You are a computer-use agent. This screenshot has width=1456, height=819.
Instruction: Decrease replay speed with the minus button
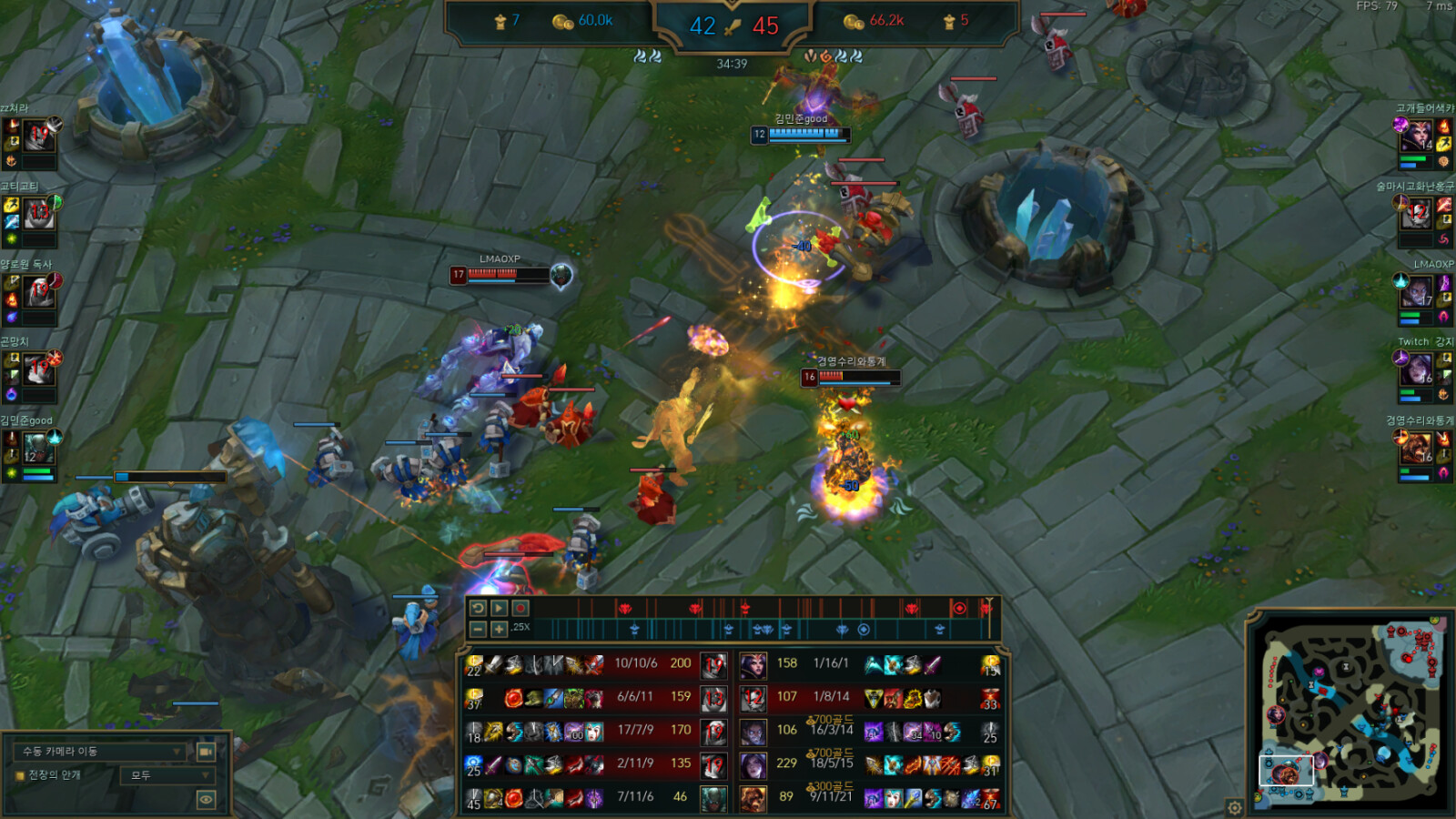(x=478, y=629)
